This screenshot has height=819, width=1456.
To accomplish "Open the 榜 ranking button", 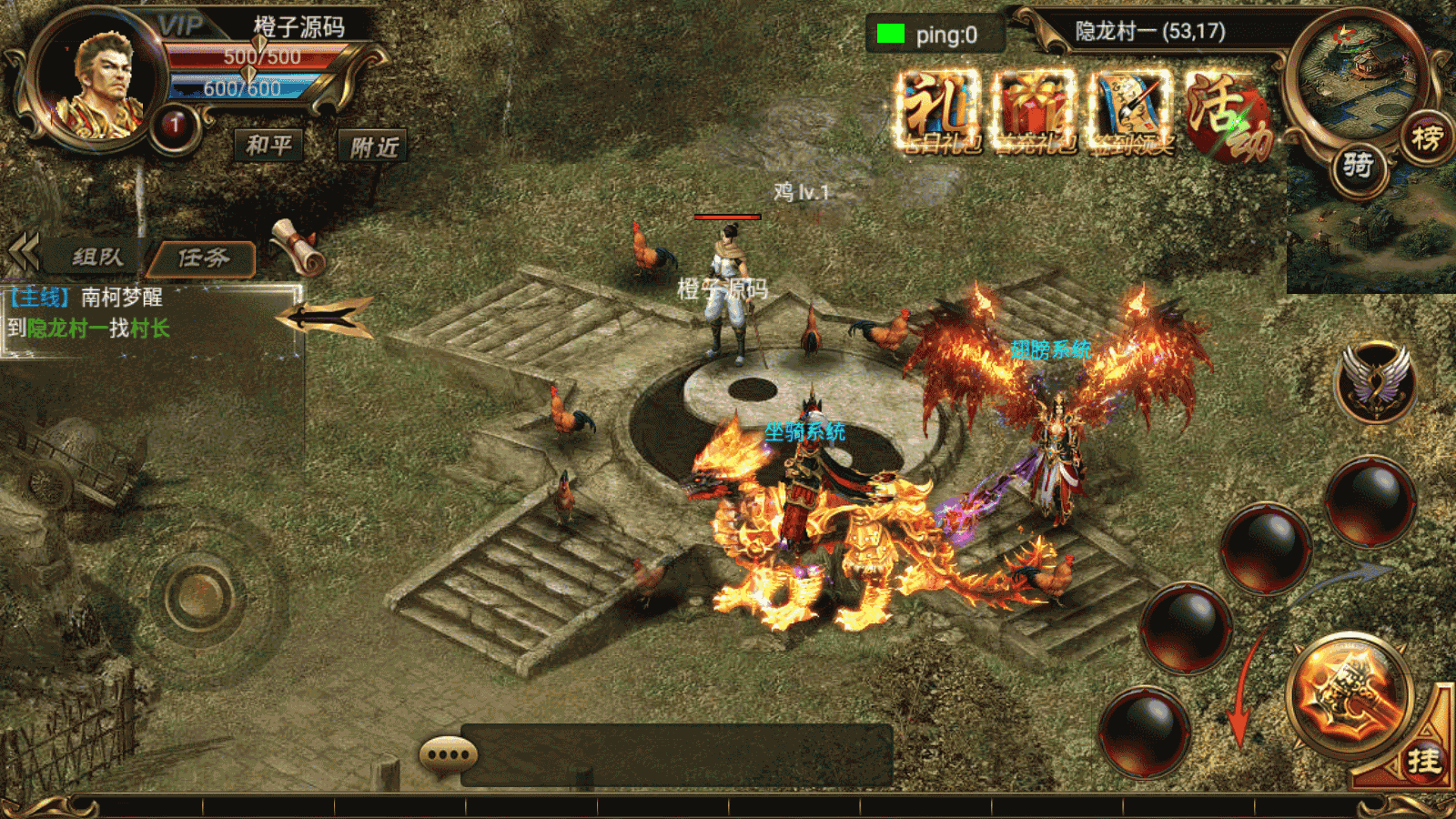I will coord(1427,138).
